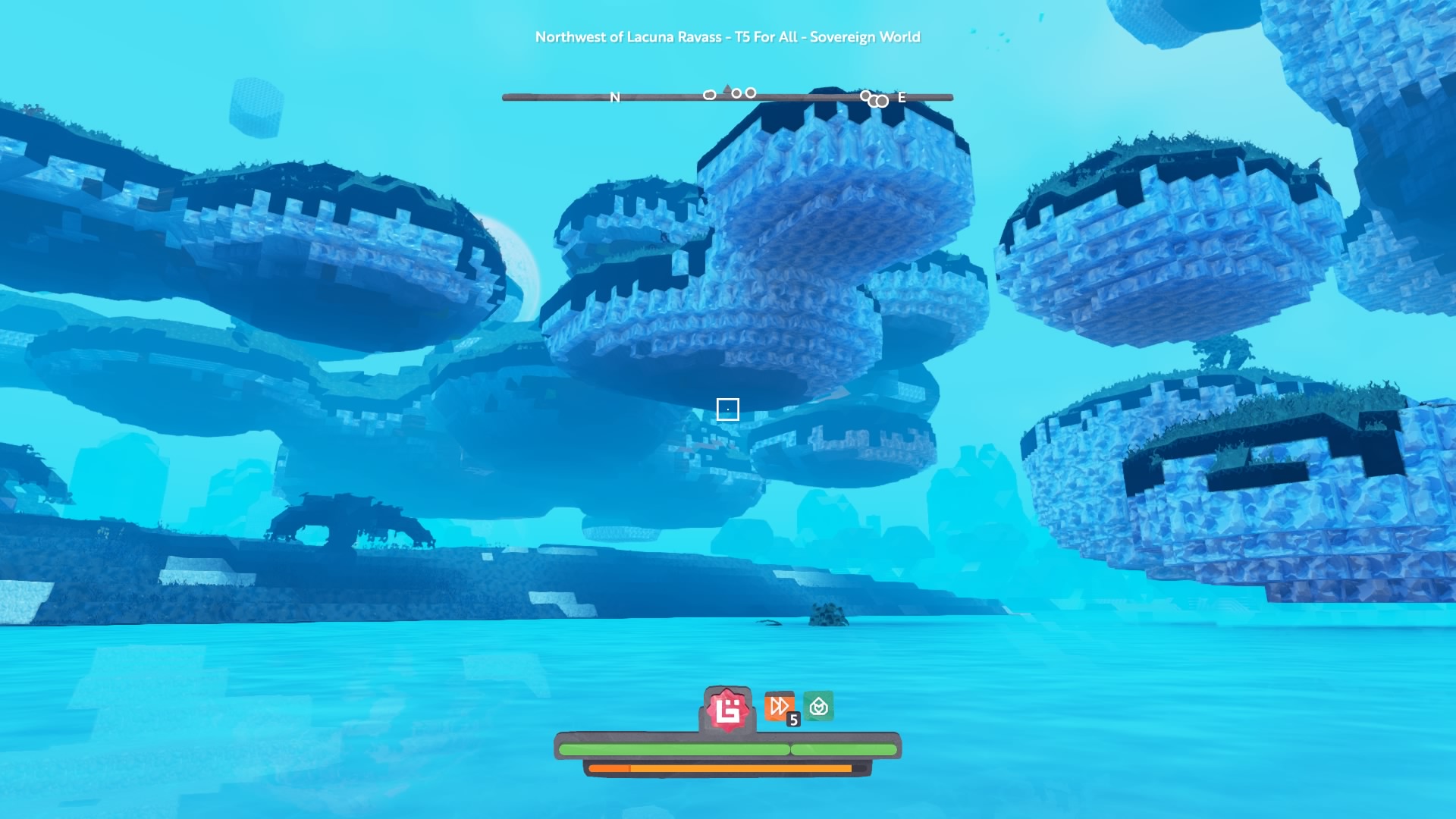Click the orange fast-forward buff icon
This screenshot has height=819, width=1456.
coord(779,707)
